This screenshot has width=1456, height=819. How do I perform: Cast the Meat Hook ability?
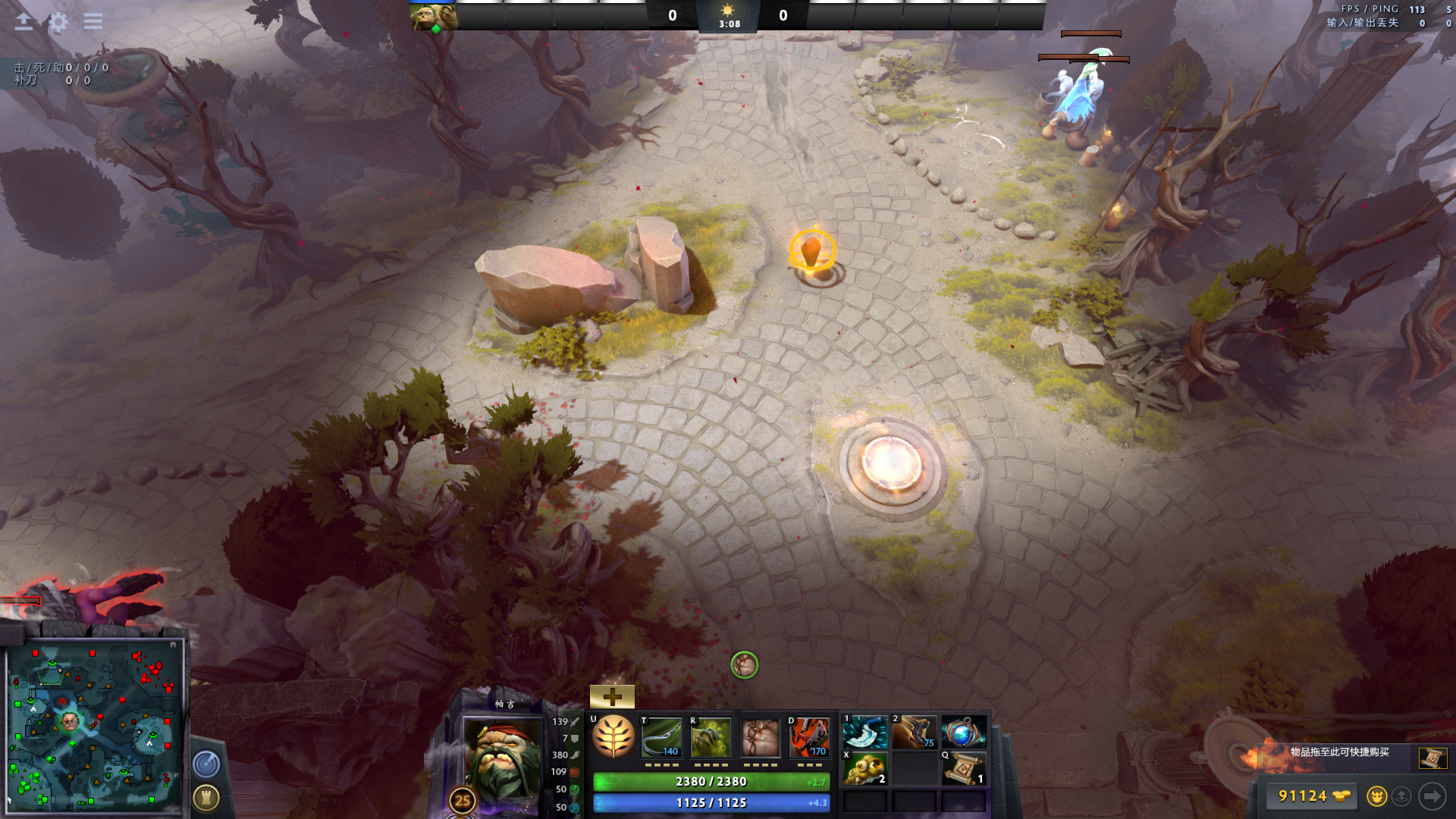[x=661, y=738]
